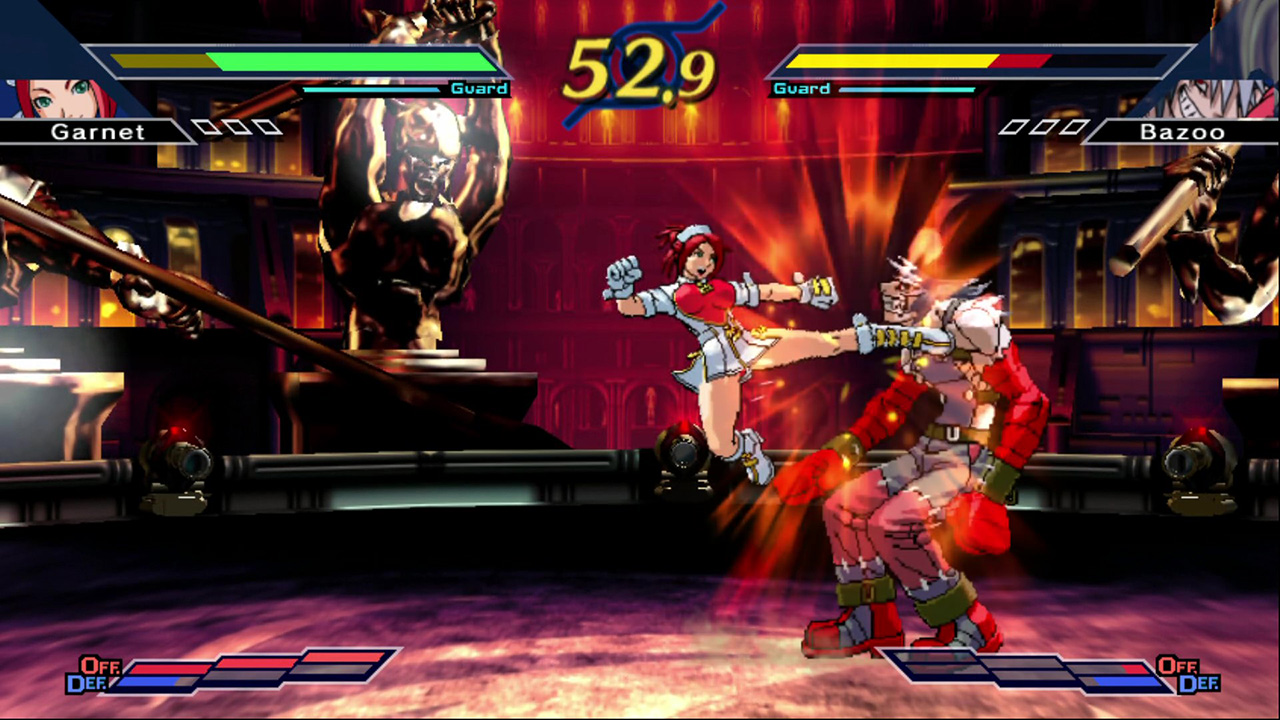1280x720 pixels.
Task: Toggle the last round-win pip under Bazoo
Action: [1072, 127]
